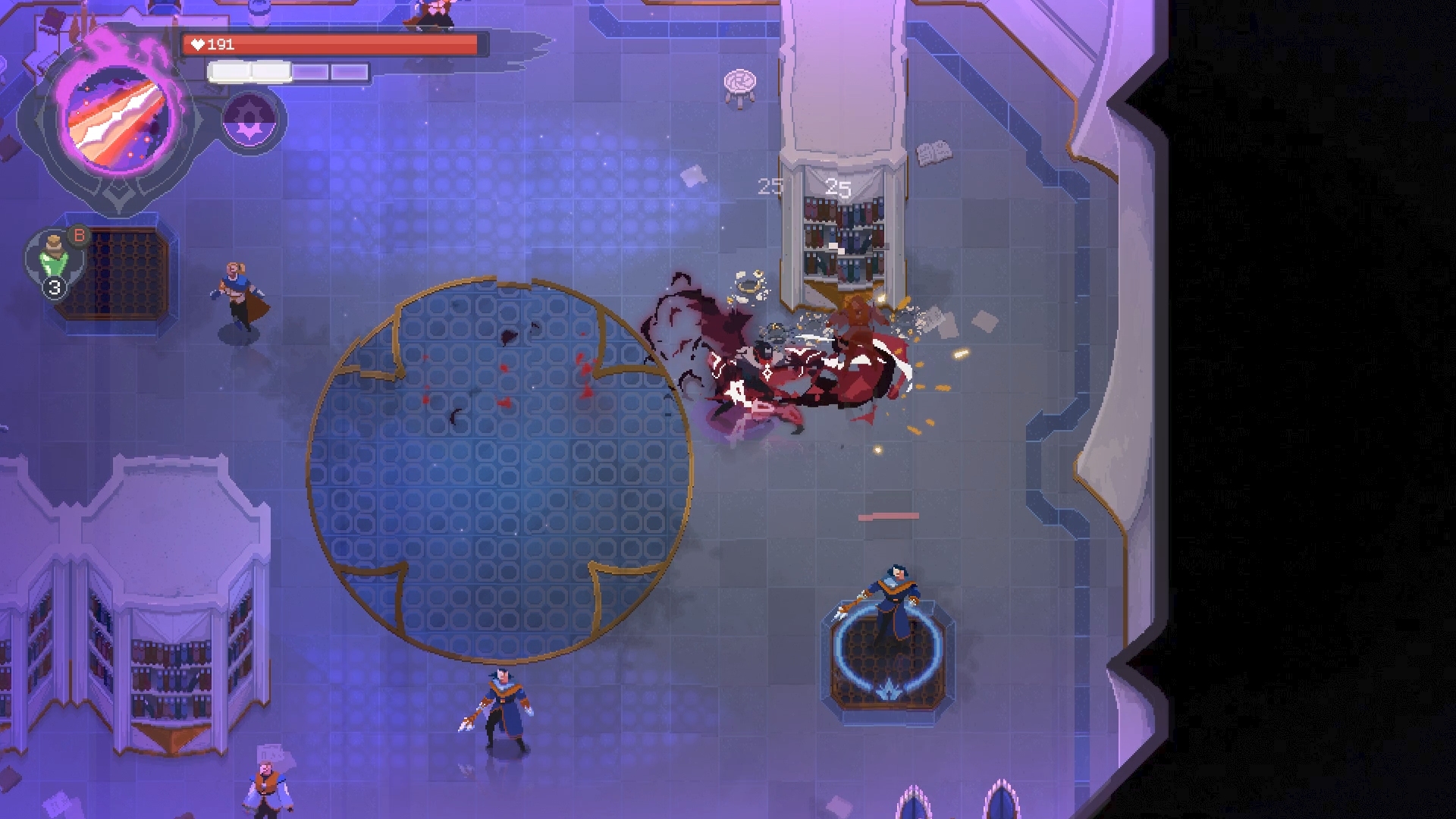The image size is (1456, 819).
Task: Click the heart icon inside the health bar
Action: click(x=199, y=43)
